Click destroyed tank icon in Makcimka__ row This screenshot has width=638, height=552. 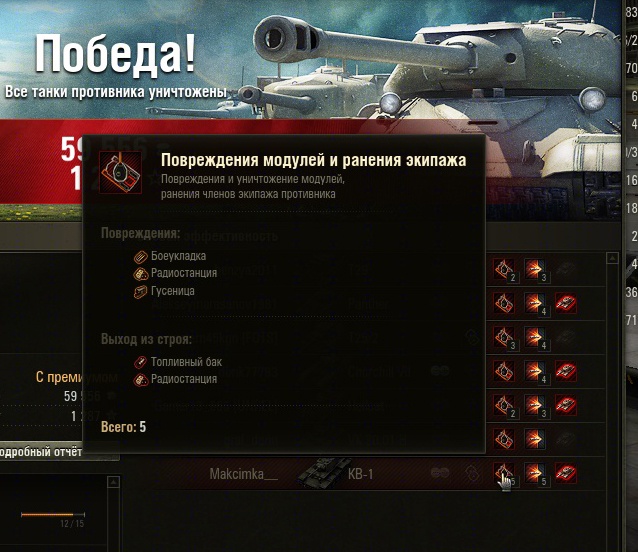565,473
